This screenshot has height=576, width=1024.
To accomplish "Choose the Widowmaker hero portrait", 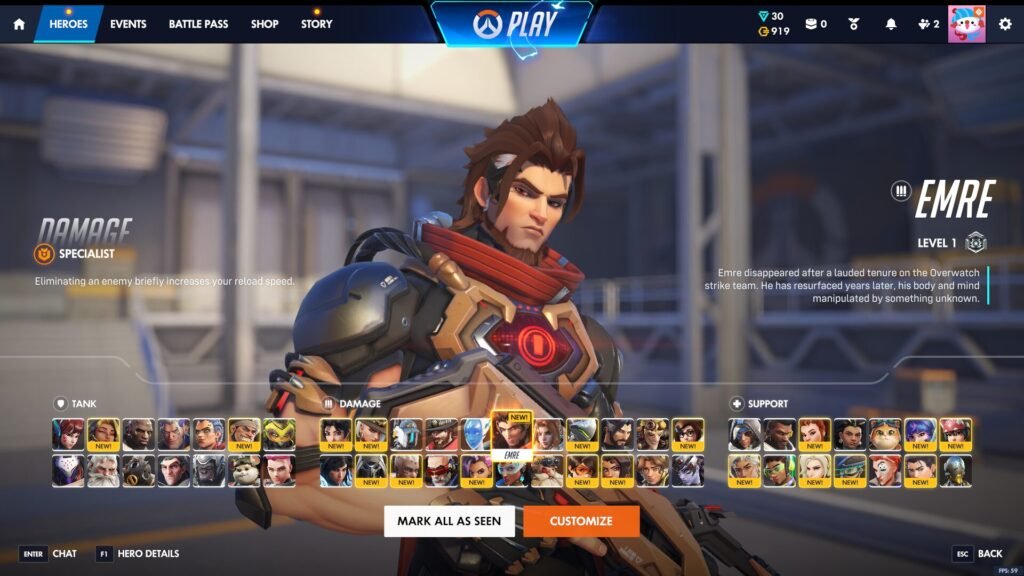I will click(688, 471).
